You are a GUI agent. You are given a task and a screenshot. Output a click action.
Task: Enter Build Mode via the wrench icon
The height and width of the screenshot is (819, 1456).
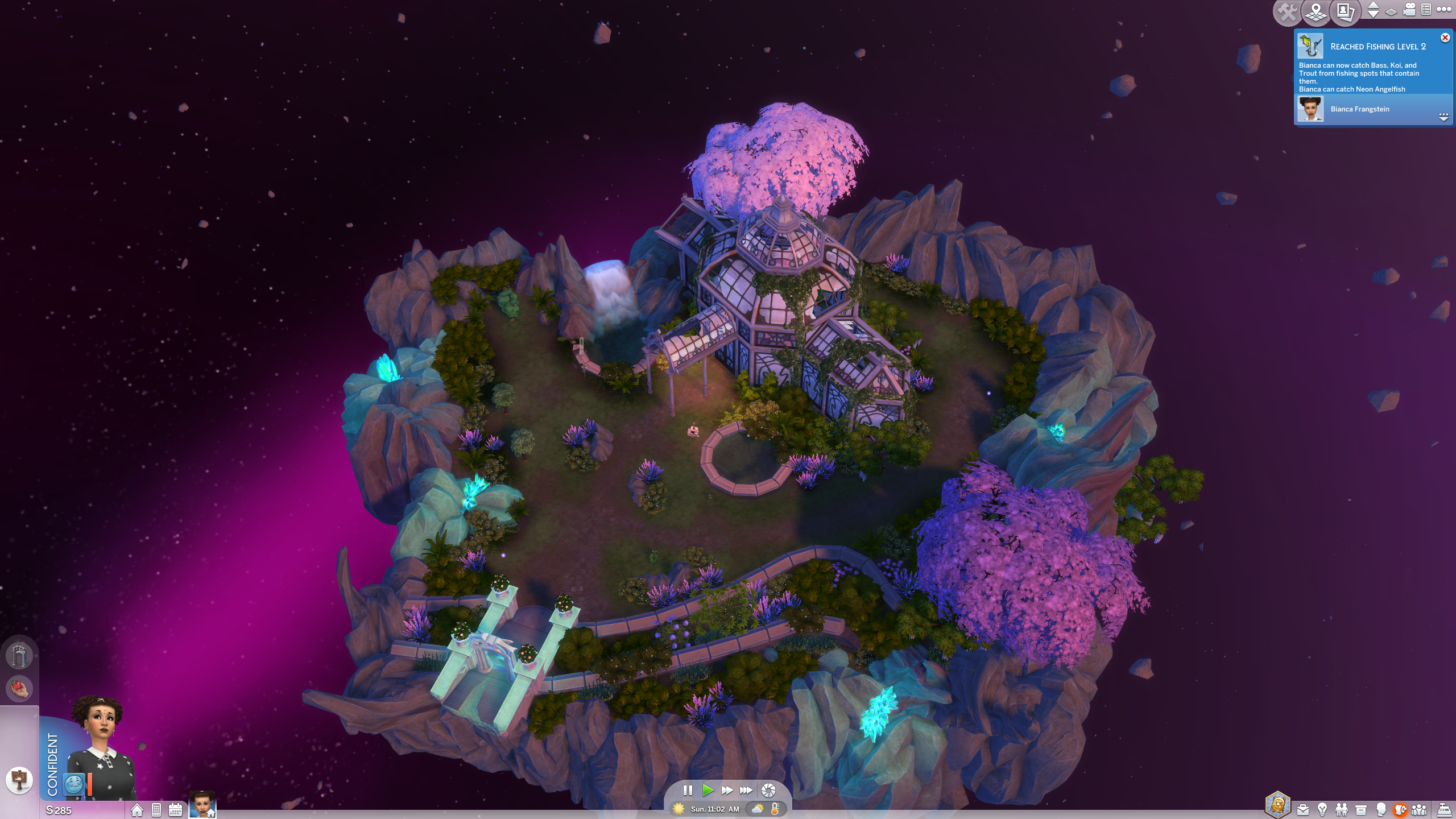pos(1287,11)
